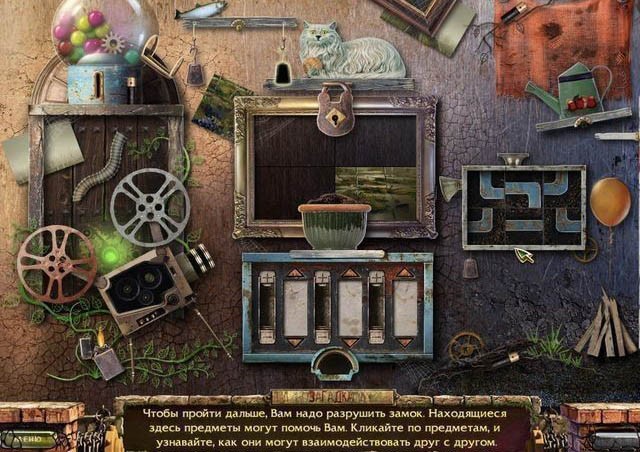Click the down arrow below the right slot panel
640x452 pixels.
(x=404, y=343)
